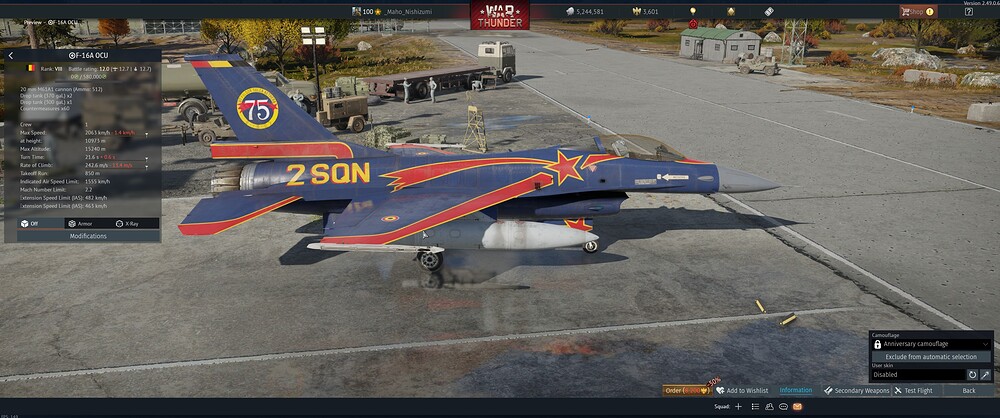
Task: Open Secondary Weapons selection
Action: [x=857, y=390]
